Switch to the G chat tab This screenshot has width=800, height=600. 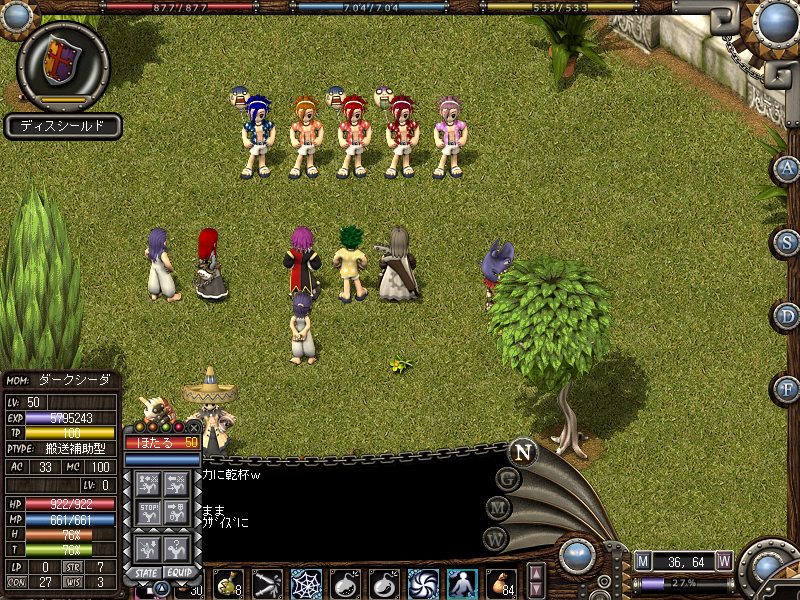[507, 480]
